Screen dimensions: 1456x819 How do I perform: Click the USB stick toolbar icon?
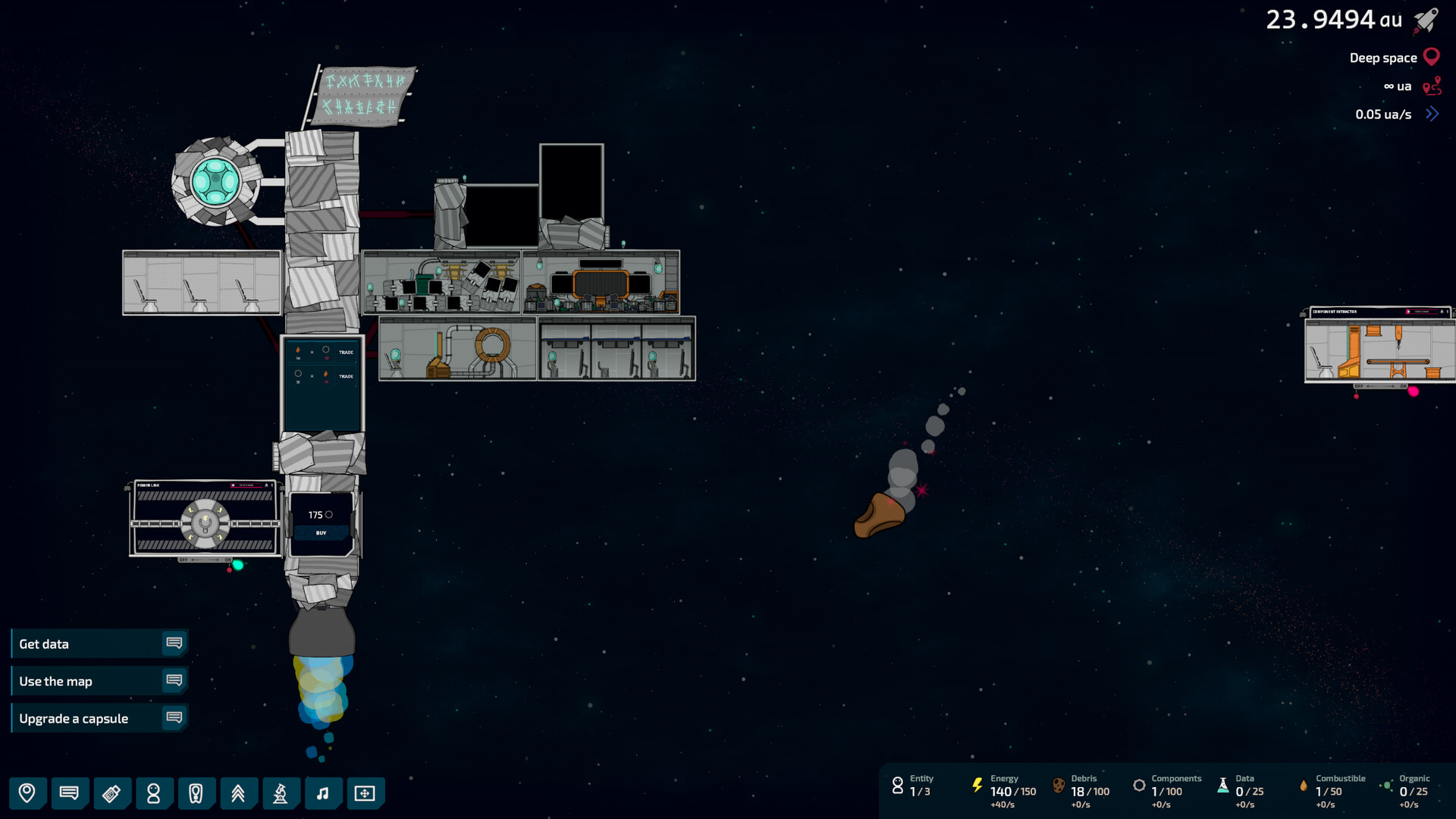coord(111,793)
